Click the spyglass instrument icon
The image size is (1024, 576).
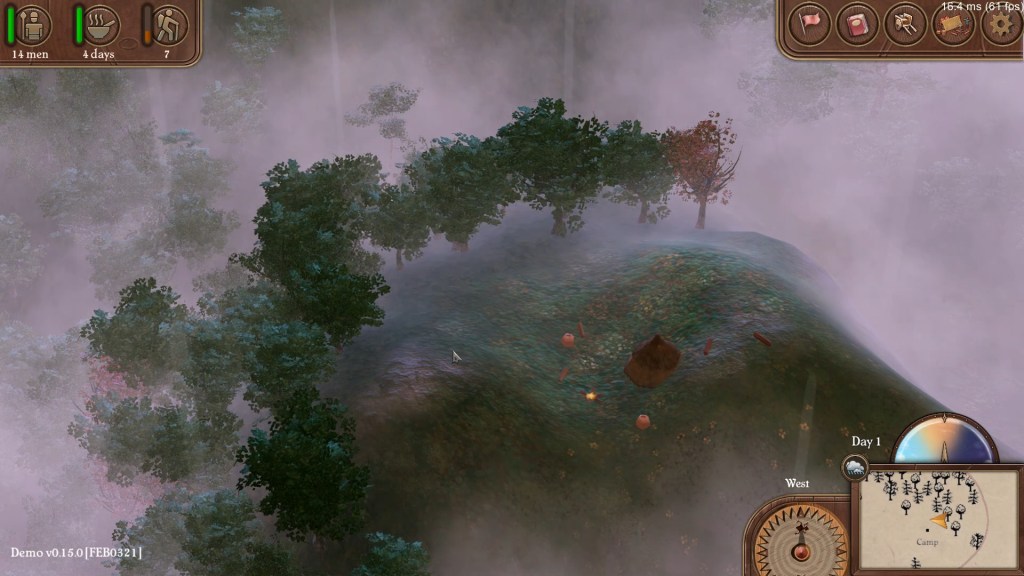click(x=906, y=25)
